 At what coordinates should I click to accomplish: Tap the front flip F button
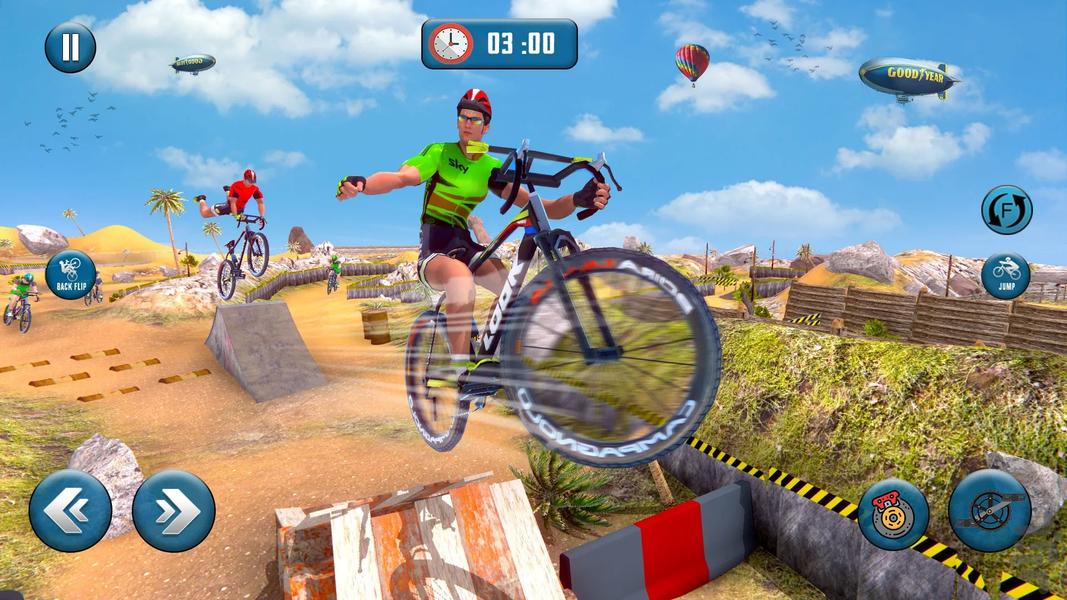[x=1006, y=210]
